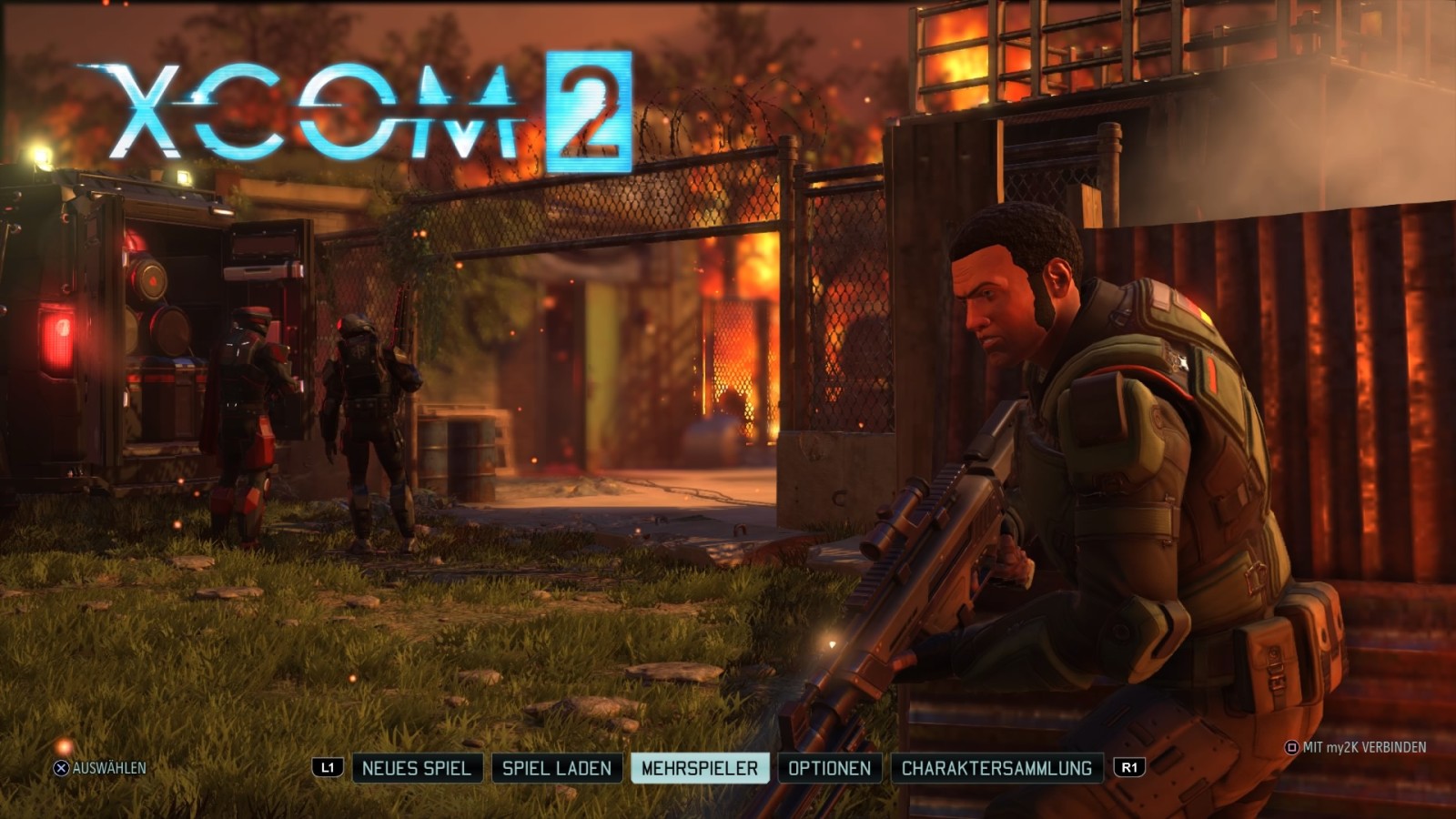Open the Charaktersammlung menu
Image resolution: width=1456 pixels, height=819 pixels.
click(996, 768)
